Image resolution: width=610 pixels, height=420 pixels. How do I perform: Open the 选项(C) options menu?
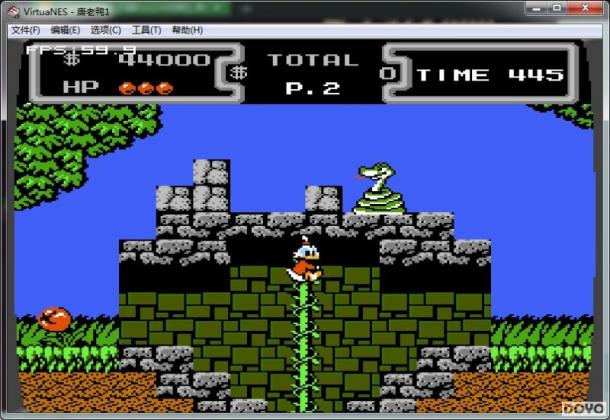(x=106, y=30)
